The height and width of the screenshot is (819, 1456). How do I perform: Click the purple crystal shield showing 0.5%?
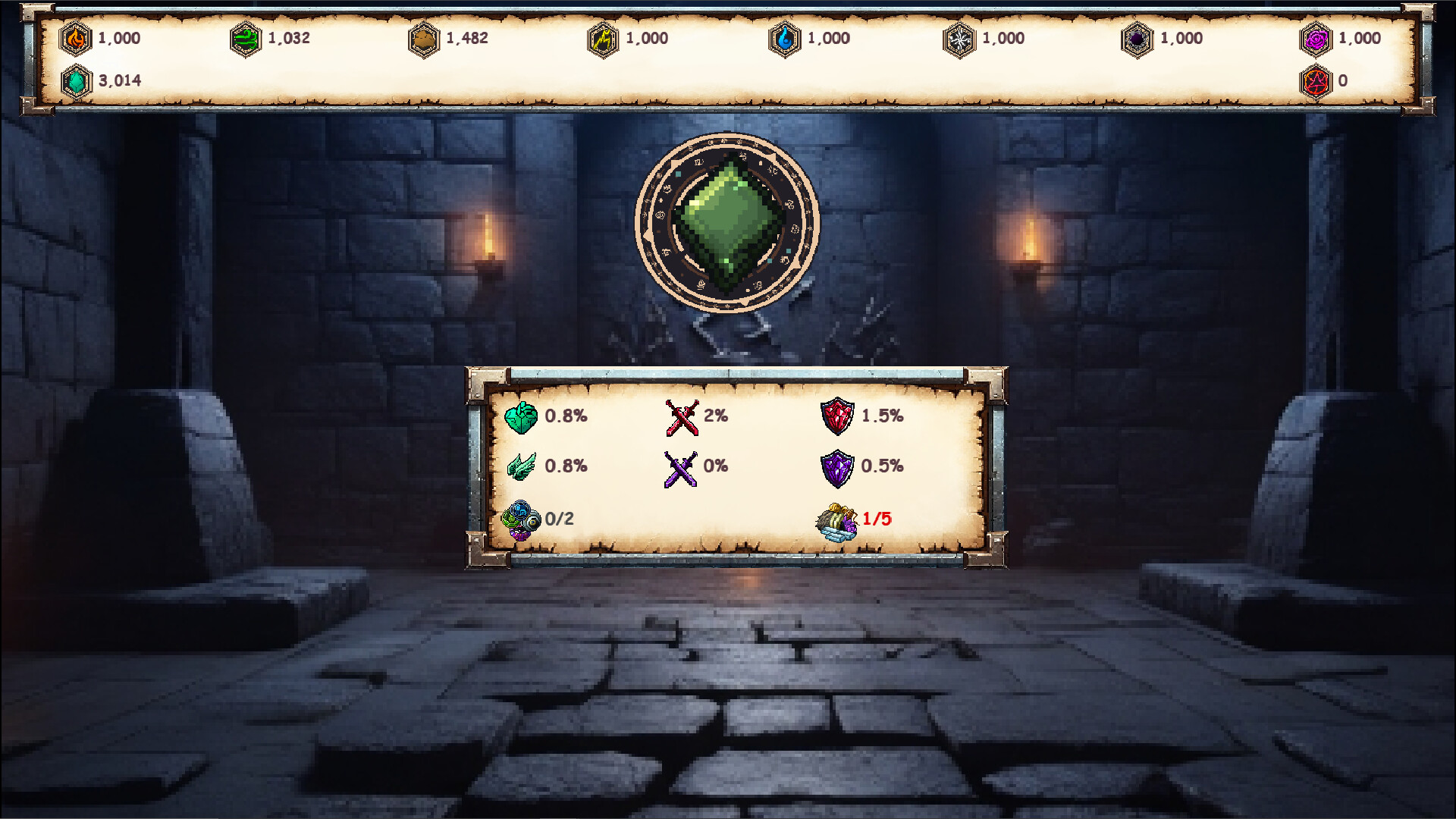[x=842, y=467]
